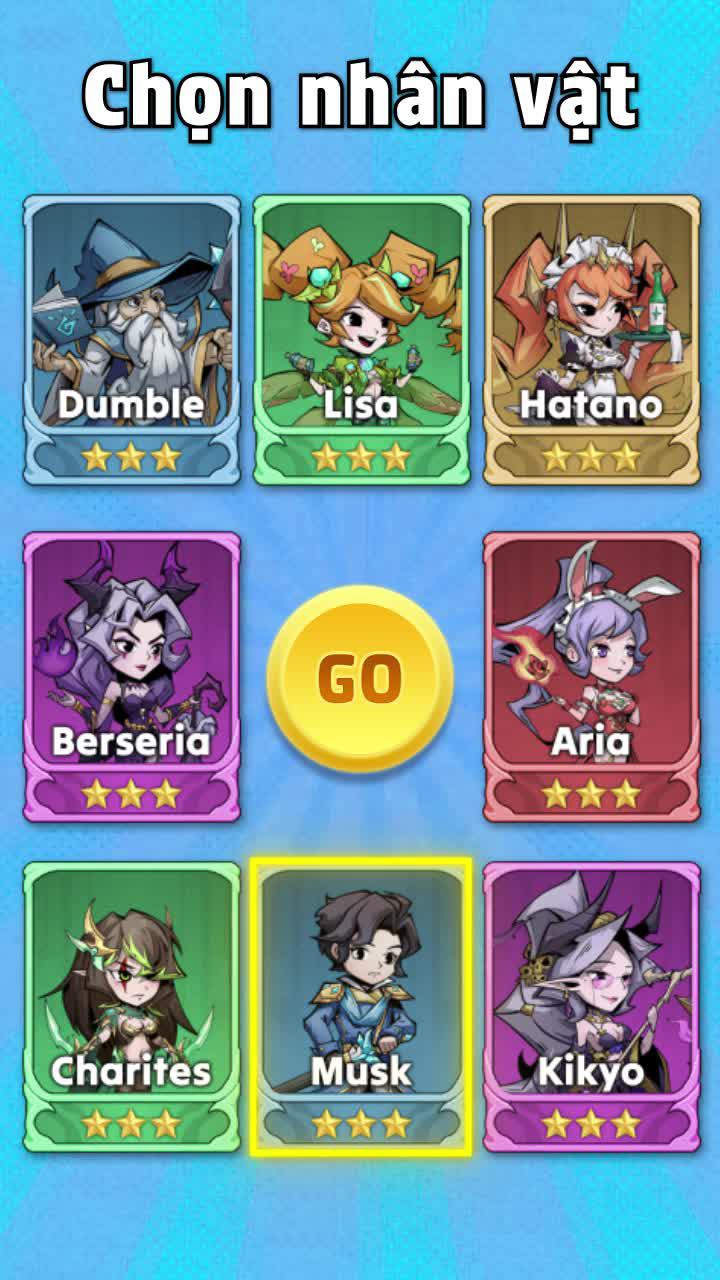The image size is (720, 1280).
Task: Click the golden GO button
Action: click(360, 679)
